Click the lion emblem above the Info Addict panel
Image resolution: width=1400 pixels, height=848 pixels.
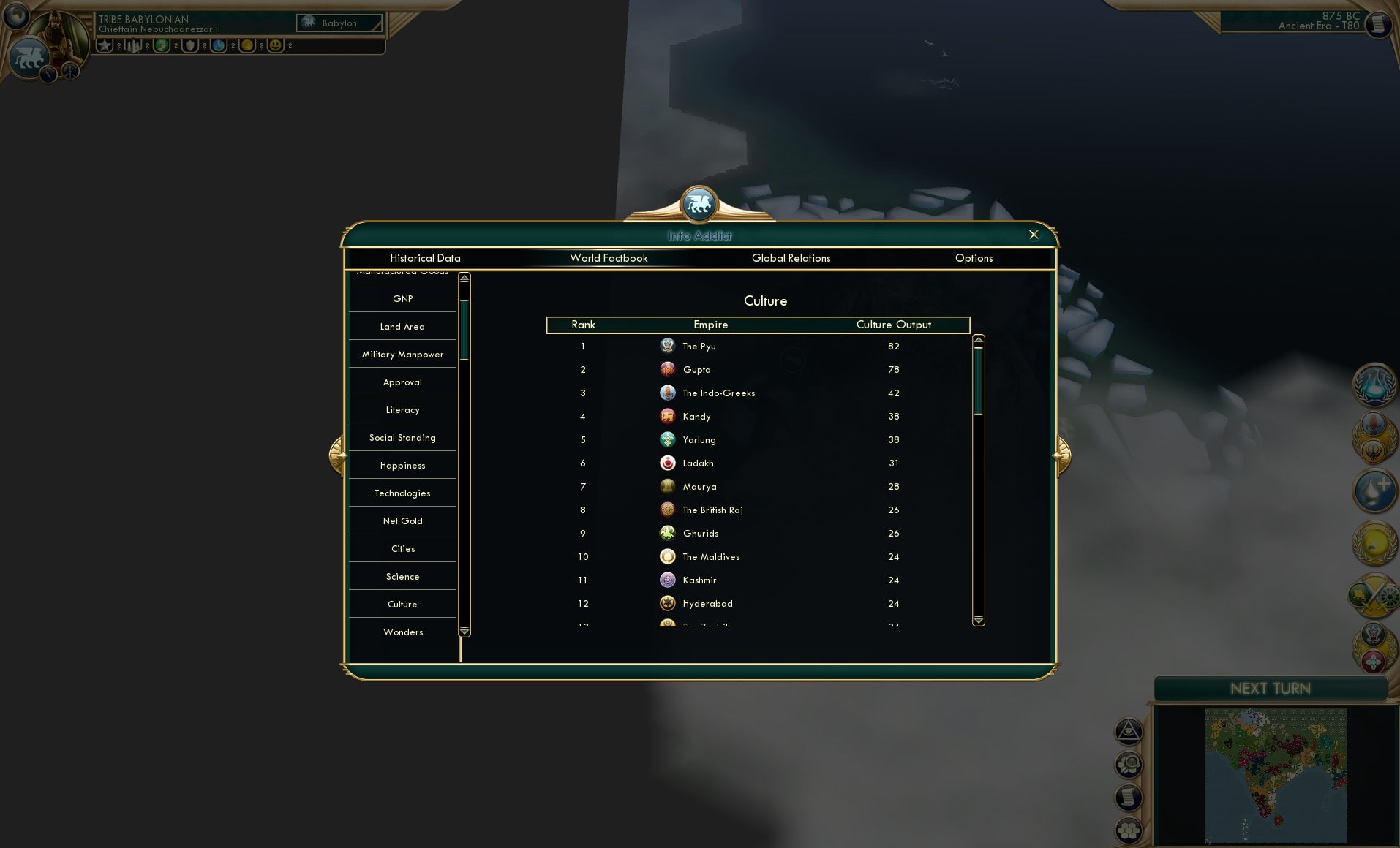[699, 205]
